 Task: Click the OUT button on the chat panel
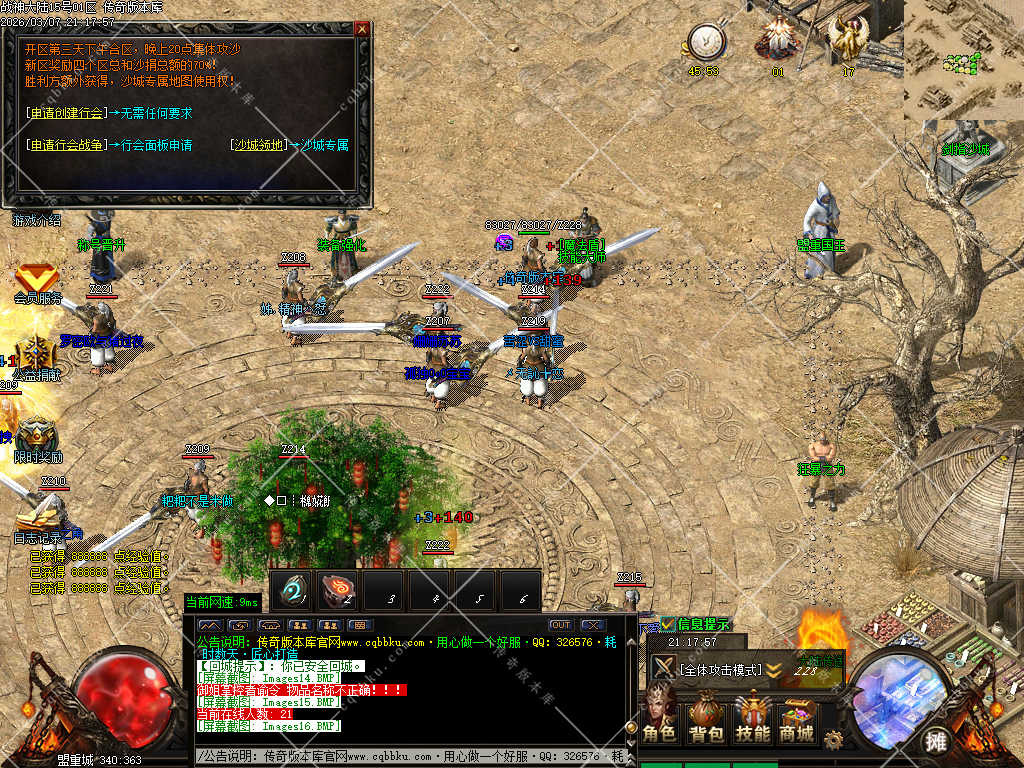point(561,625)
